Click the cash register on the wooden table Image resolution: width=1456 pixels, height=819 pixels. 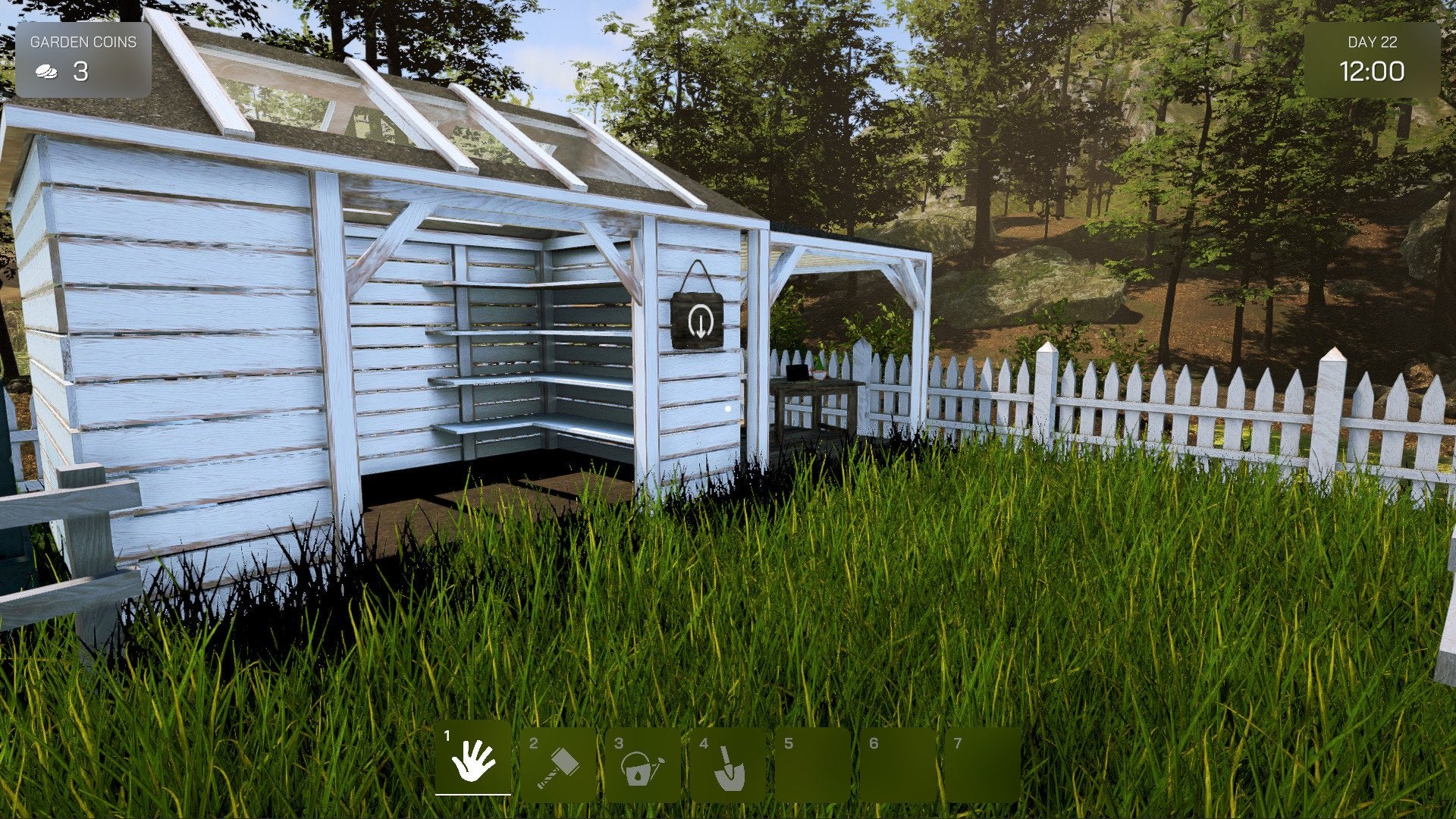tap(796, 372)
